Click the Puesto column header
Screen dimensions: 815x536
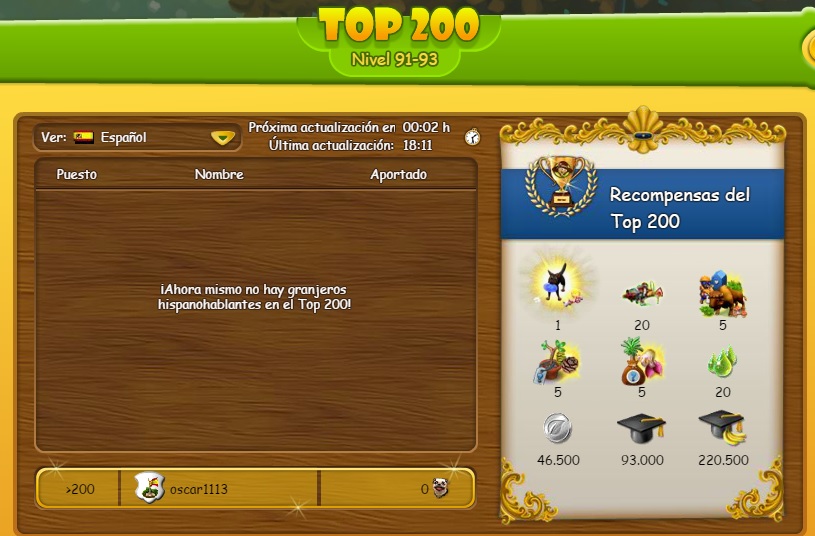point(77,174)
